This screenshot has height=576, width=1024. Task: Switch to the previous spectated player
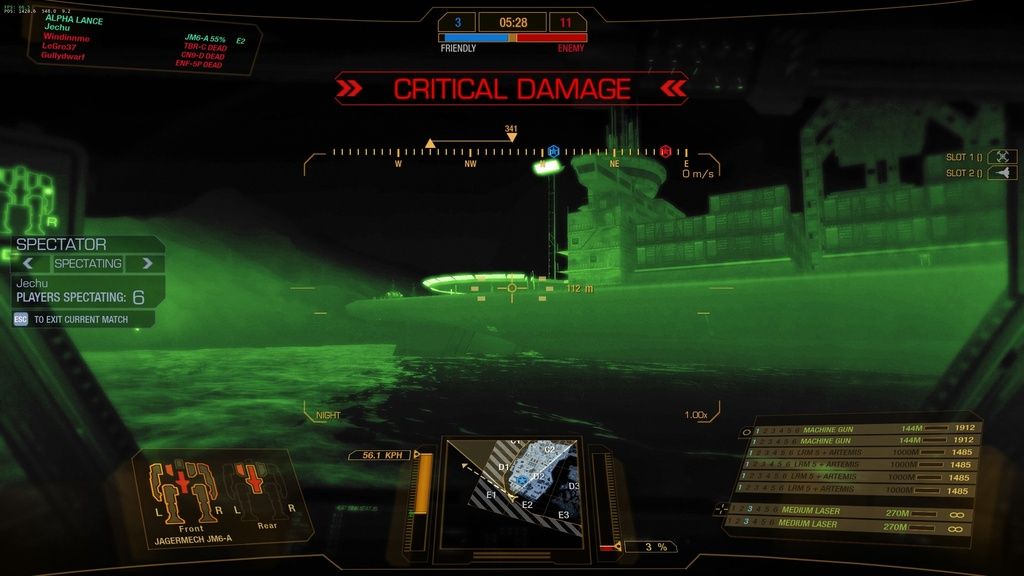(29, 264)
